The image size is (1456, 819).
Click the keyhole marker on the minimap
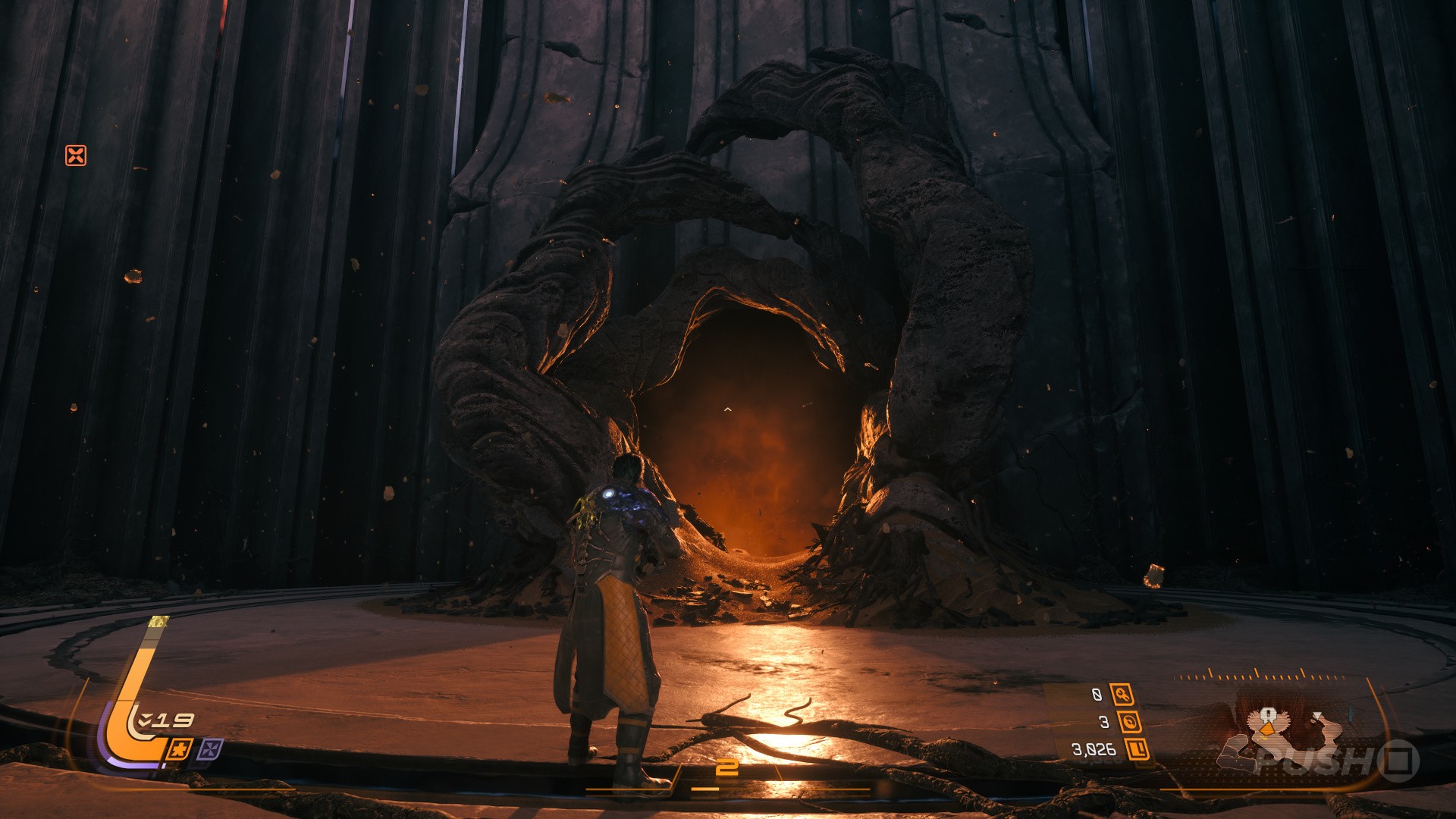(x=1267, y=715)
